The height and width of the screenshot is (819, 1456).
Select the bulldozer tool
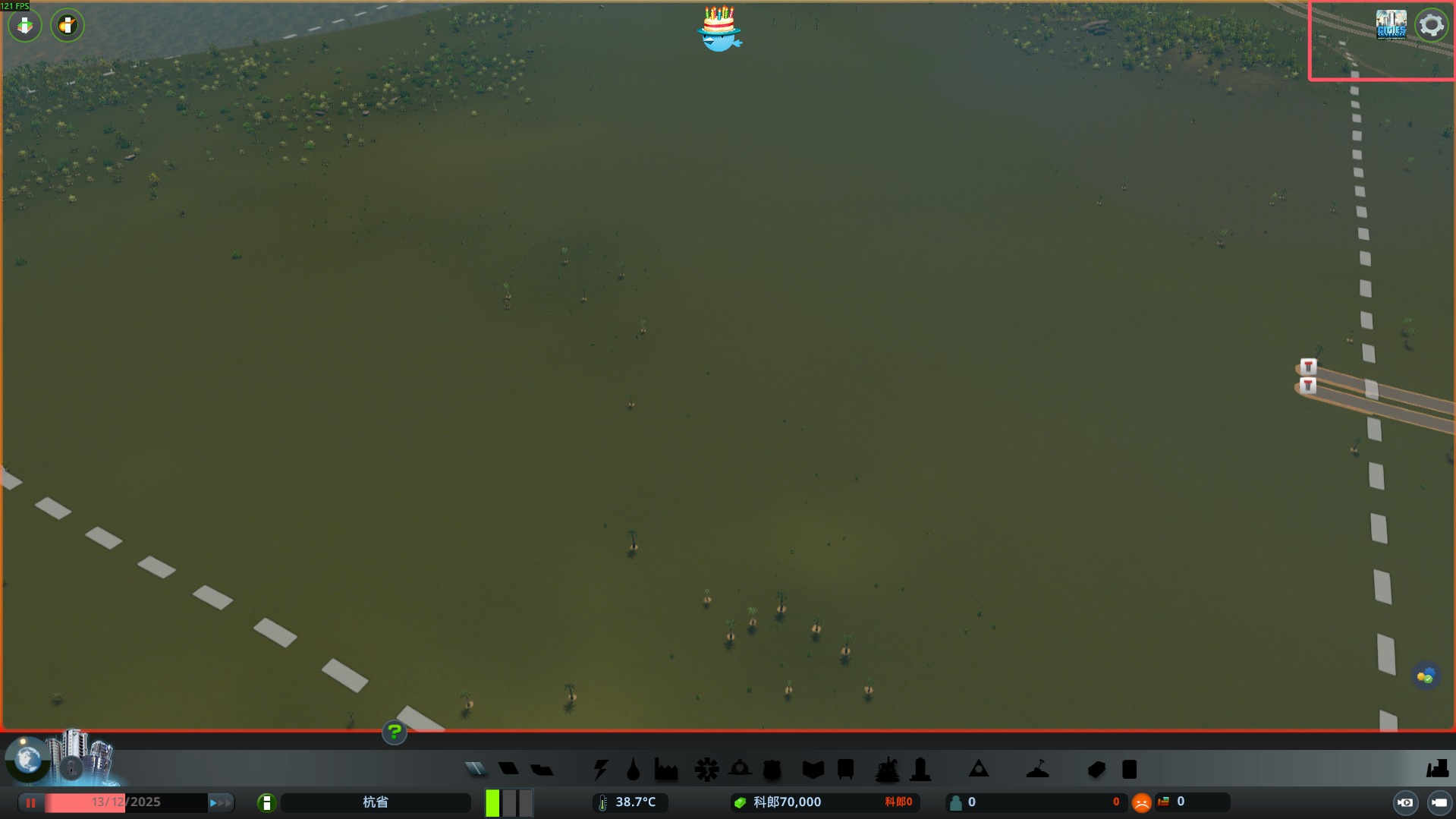click(x=1436, y=769)
